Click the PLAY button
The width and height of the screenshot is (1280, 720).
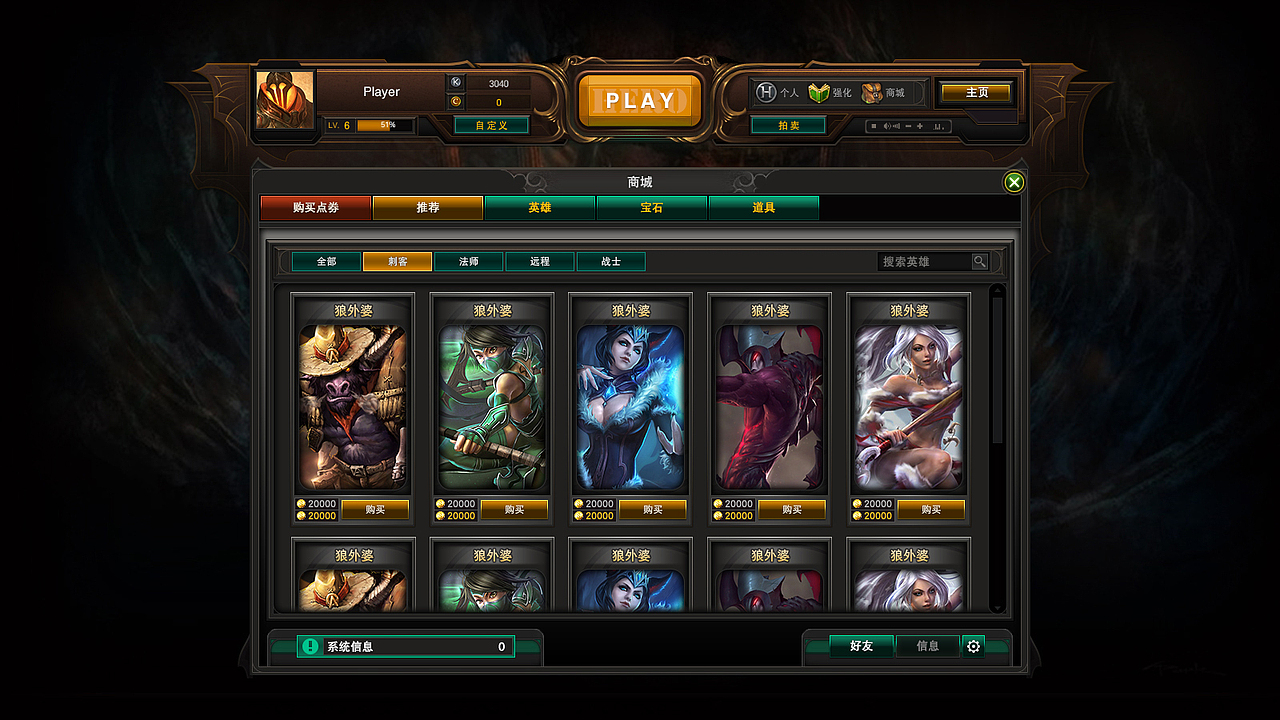[x=640, y=100]
